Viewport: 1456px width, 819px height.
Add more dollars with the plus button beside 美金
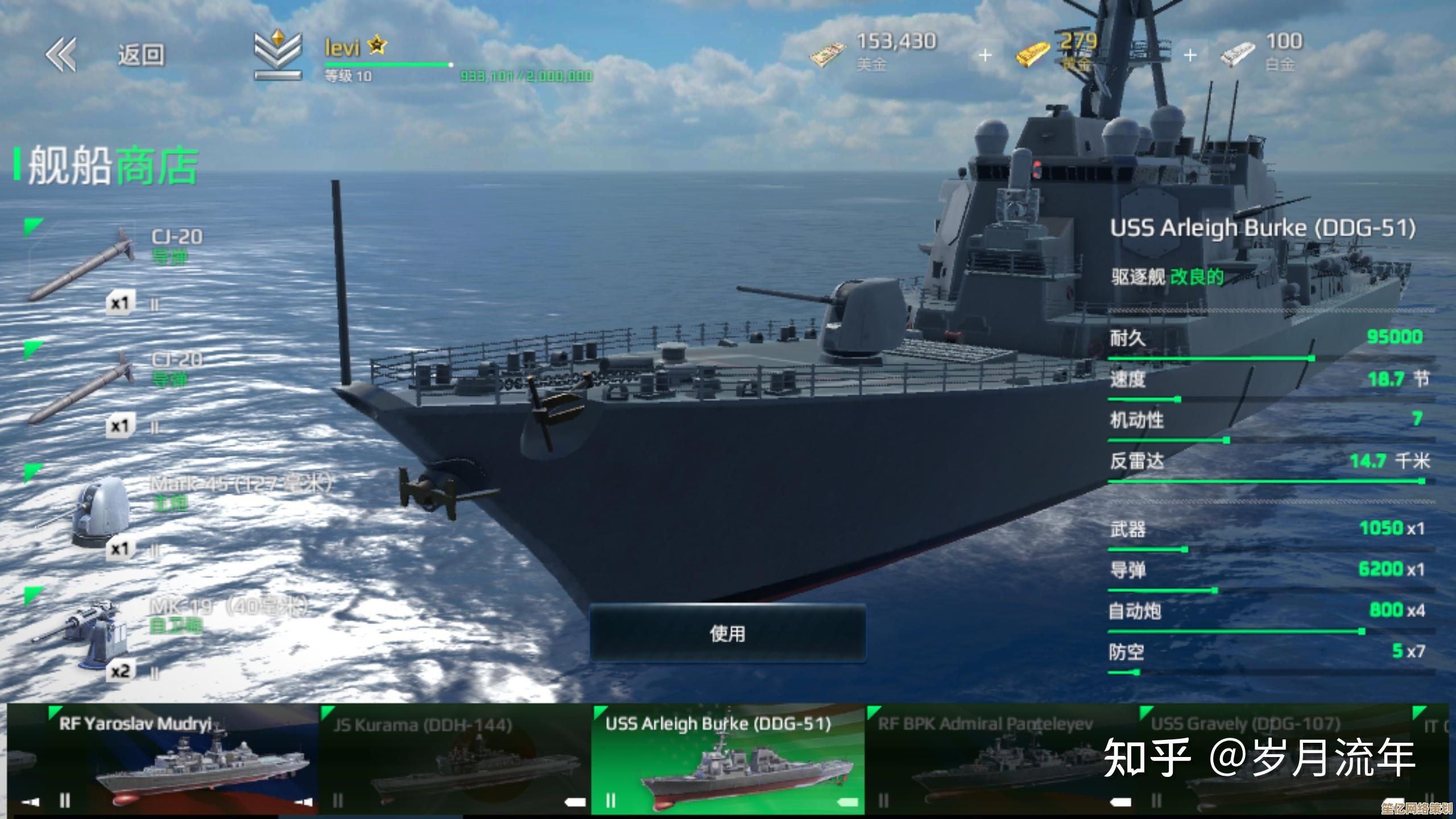985,55
